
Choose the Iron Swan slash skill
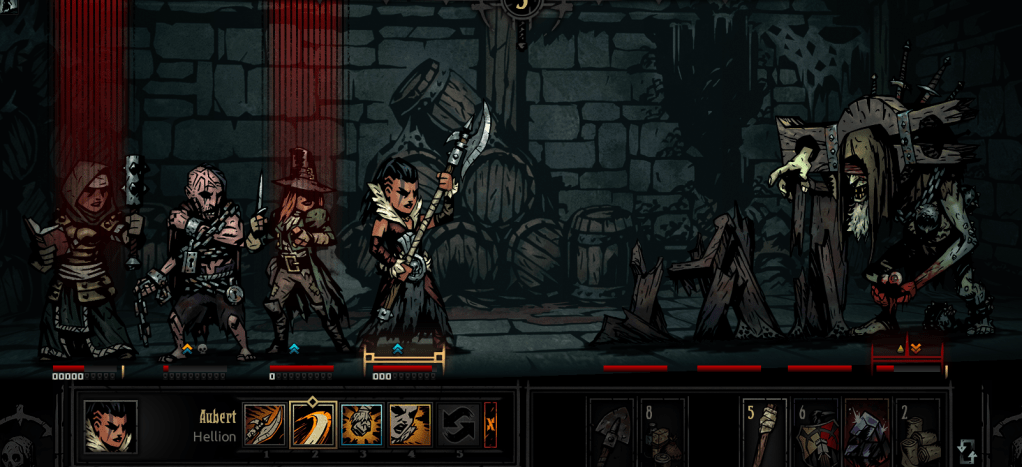312,424
